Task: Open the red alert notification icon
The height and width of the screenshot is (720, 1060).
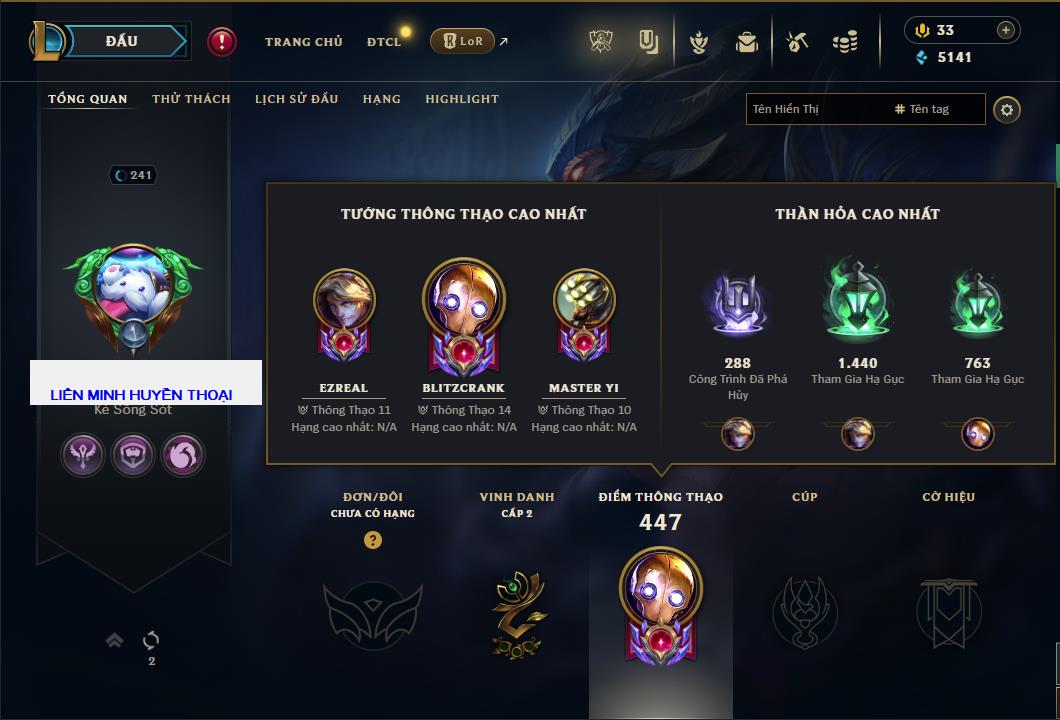Action: (222, 42)
